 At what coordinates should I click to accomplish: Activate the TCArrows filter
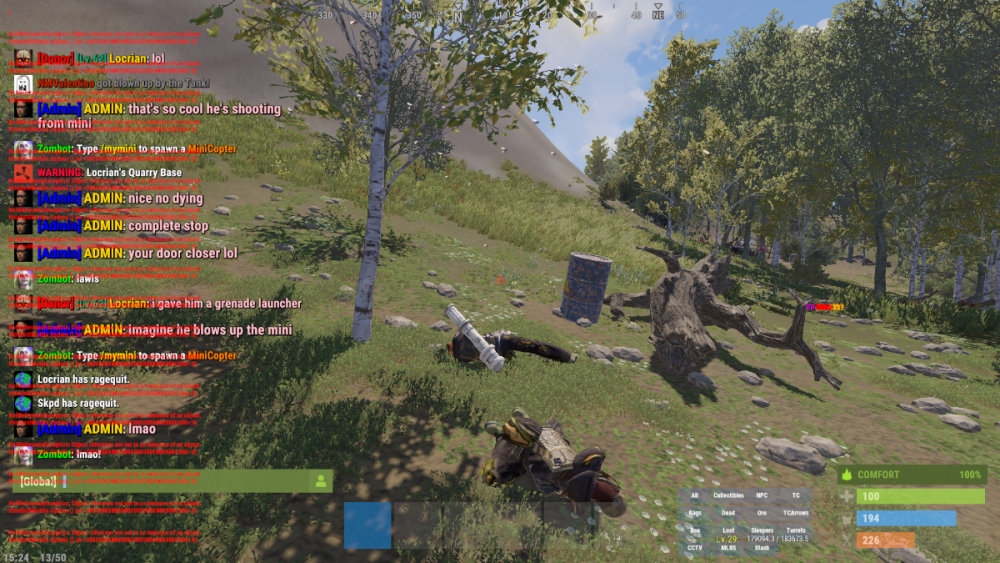point(795,512)
